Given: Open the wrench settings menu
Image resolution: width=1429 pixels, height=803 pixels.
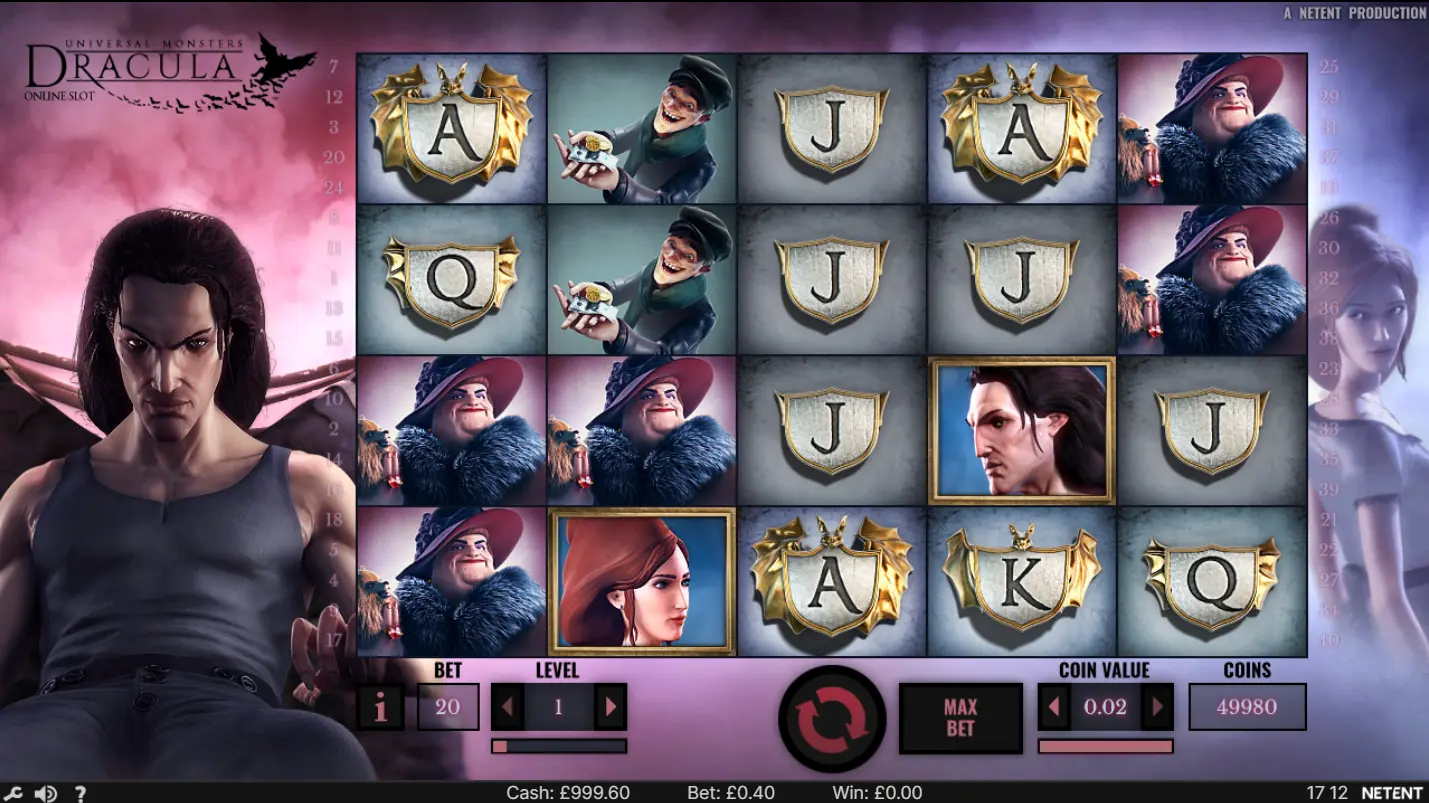Looking at the screenshot, I should point(14,794).
